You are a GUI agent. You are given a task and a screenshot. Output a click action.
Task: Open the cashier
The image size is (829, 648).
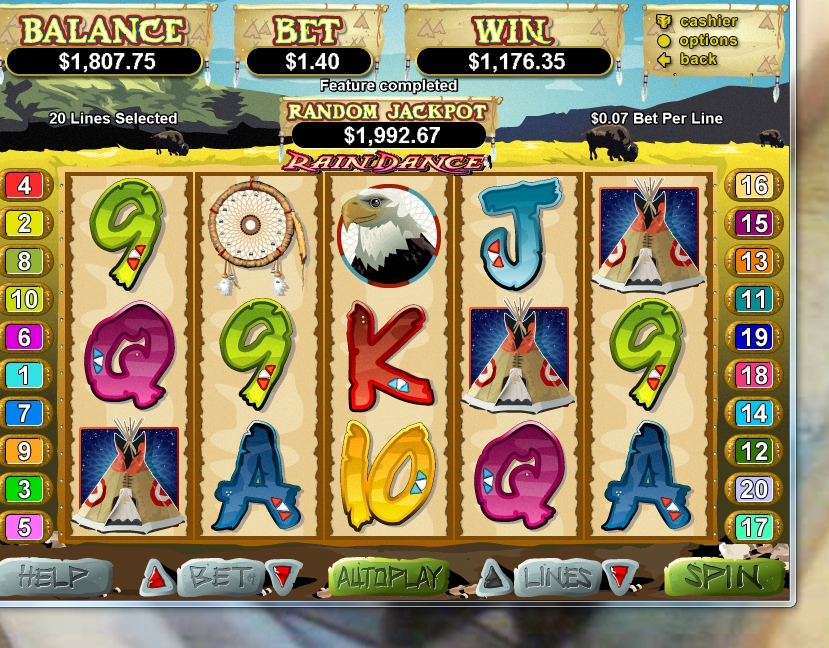(708, 21)
